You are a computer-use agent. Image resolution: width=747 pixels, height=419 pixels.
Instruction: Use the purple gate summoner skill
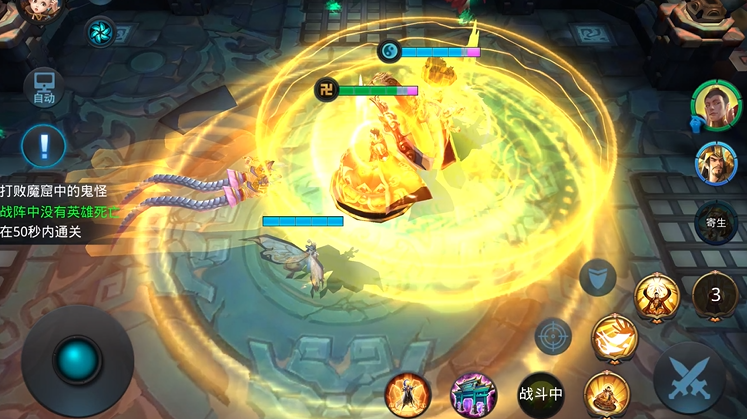pyautogui.click(x=473, y=393)
